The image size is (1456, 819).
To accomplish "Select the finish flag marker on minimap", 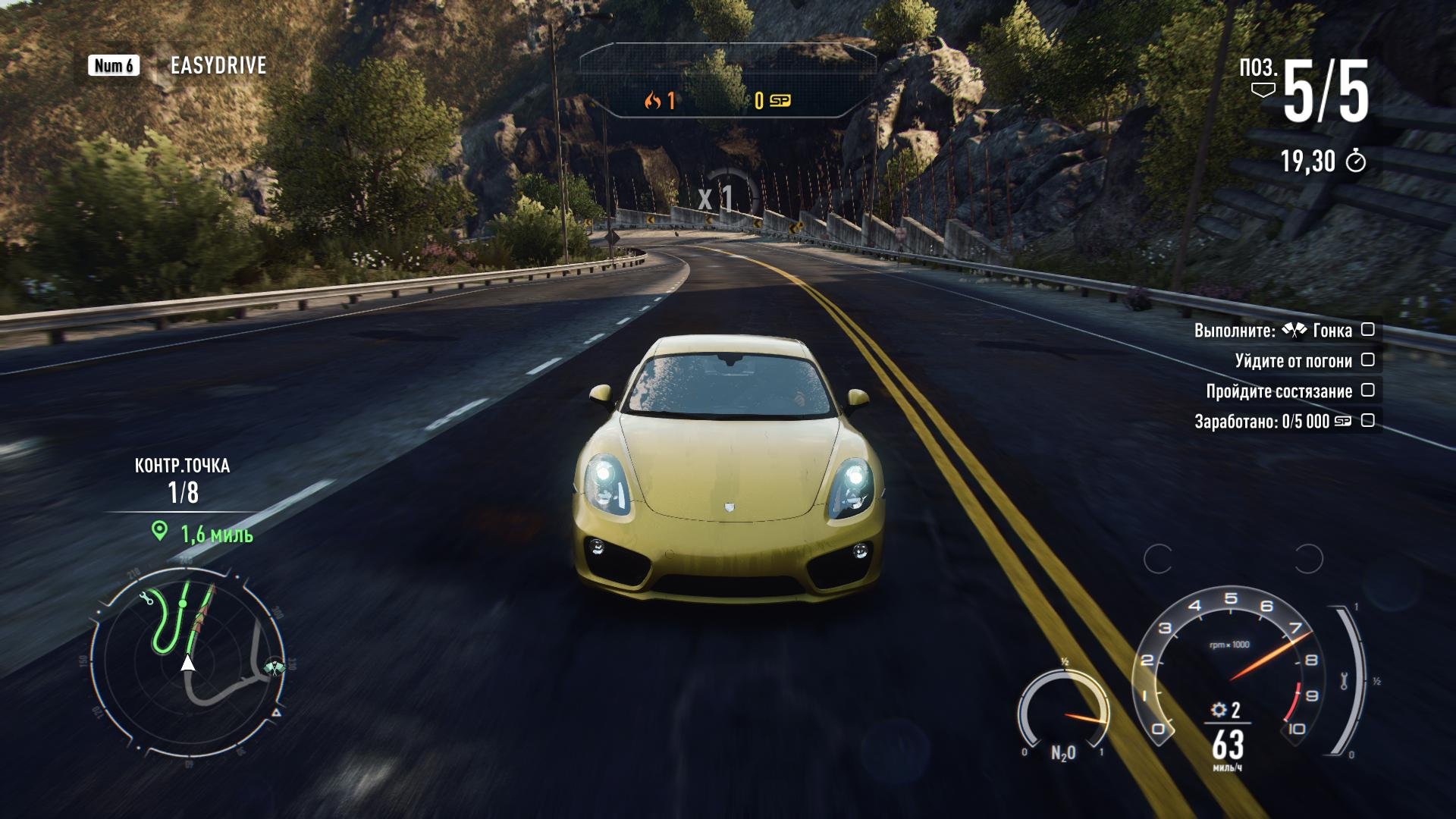I will (x=275, y=668).
